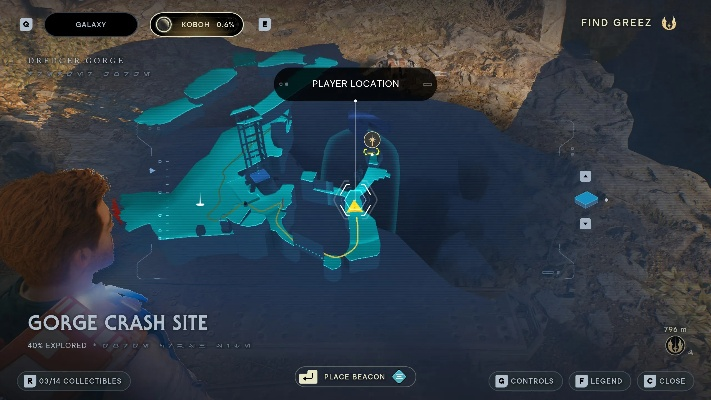This screenshot has height=400, width=711.
Task: Close the holomap
Action: (666, 381)
